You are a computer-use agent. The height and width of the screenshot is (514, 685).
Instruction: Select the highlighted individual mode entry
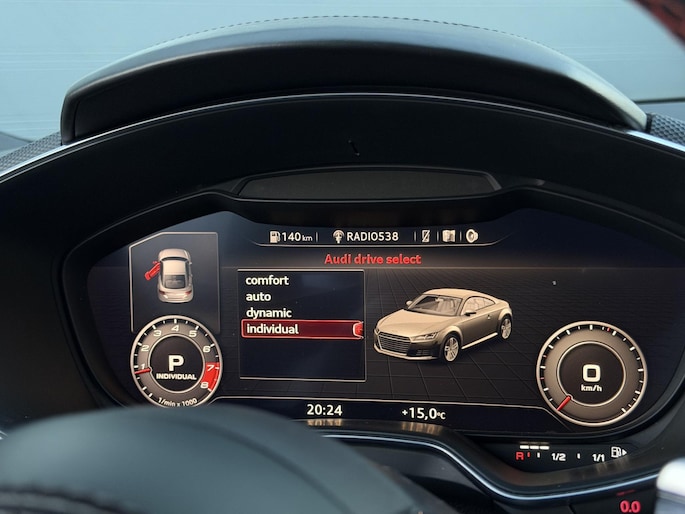300,329
